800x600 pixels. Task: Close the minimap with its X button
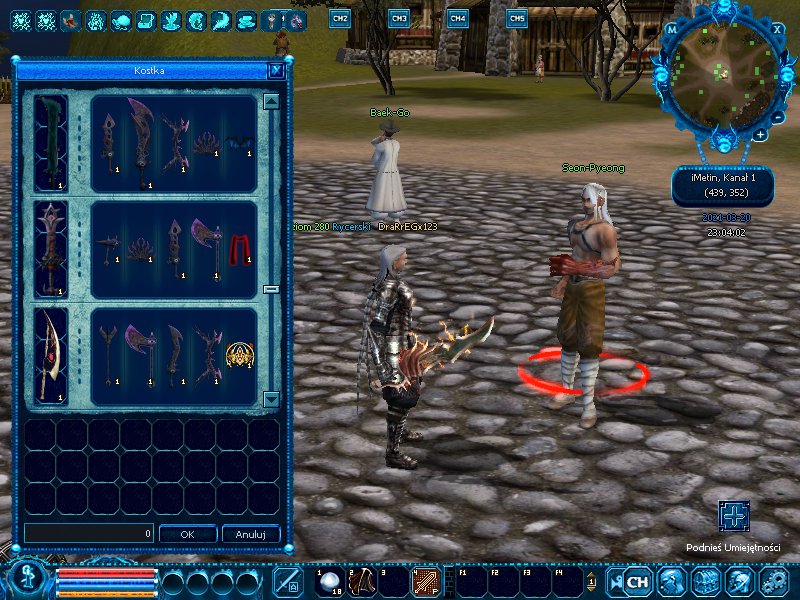[777, 29]
